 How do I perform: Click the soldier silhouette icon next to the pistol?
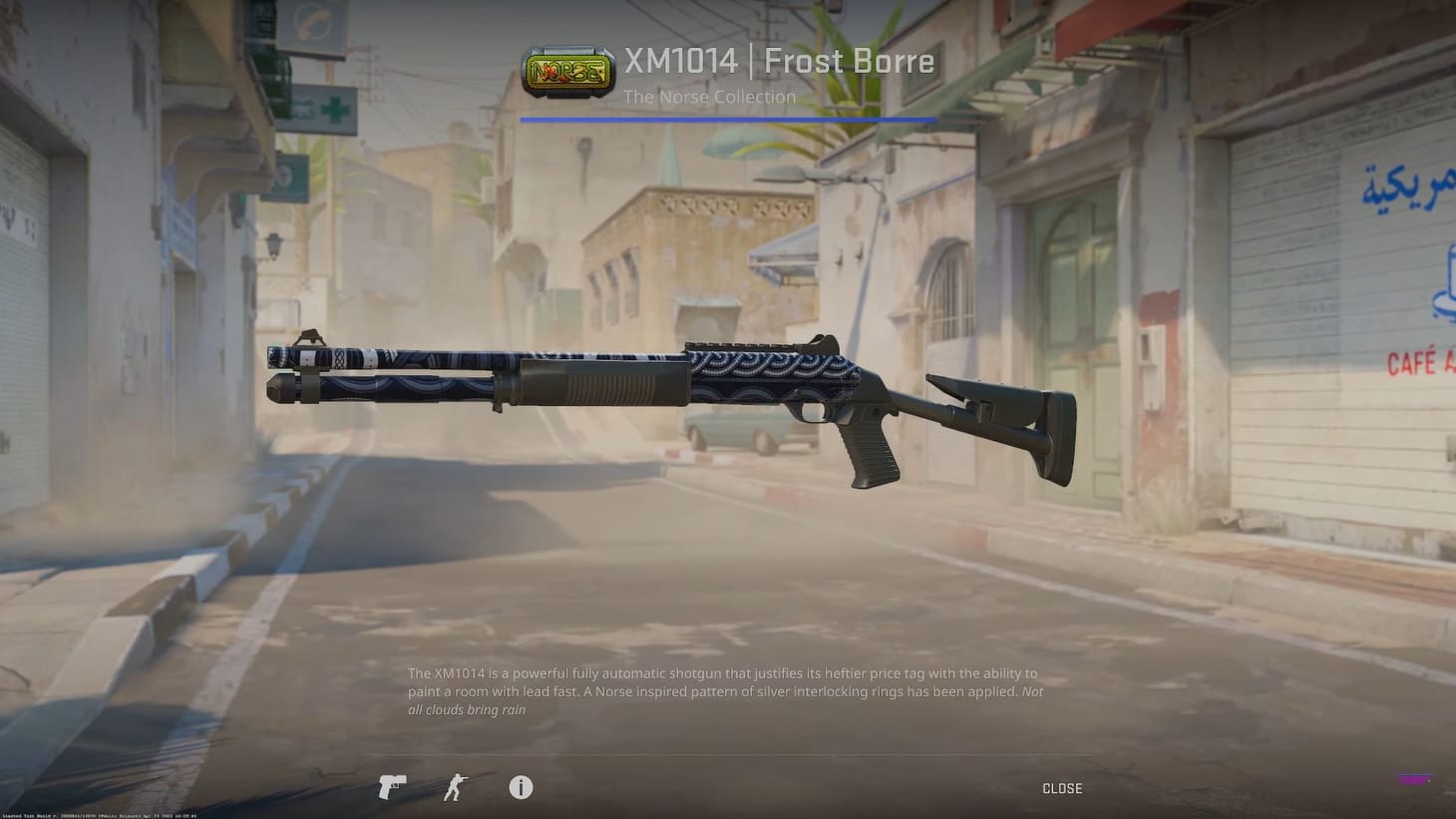coord(455,788)
